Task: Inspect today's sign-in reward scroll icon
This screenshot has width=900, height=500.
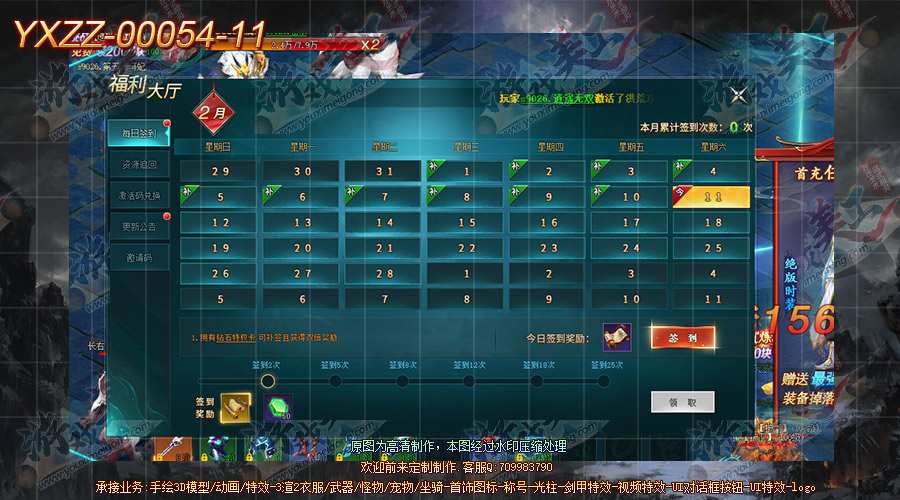Action: click(616, 338)
